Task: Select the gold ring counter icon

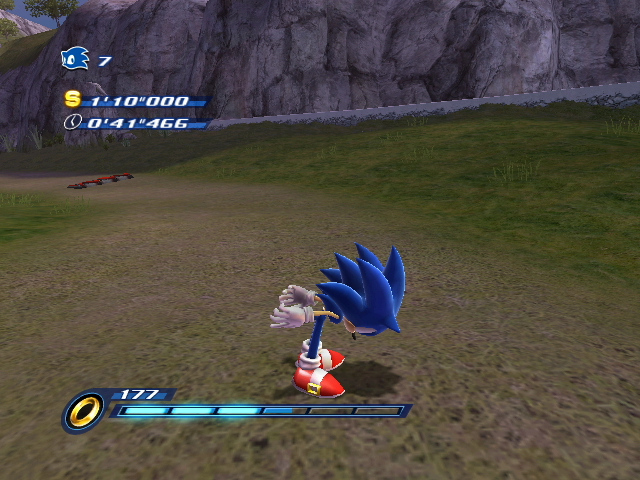Action: pyautogui.click(x=84, y=410)
